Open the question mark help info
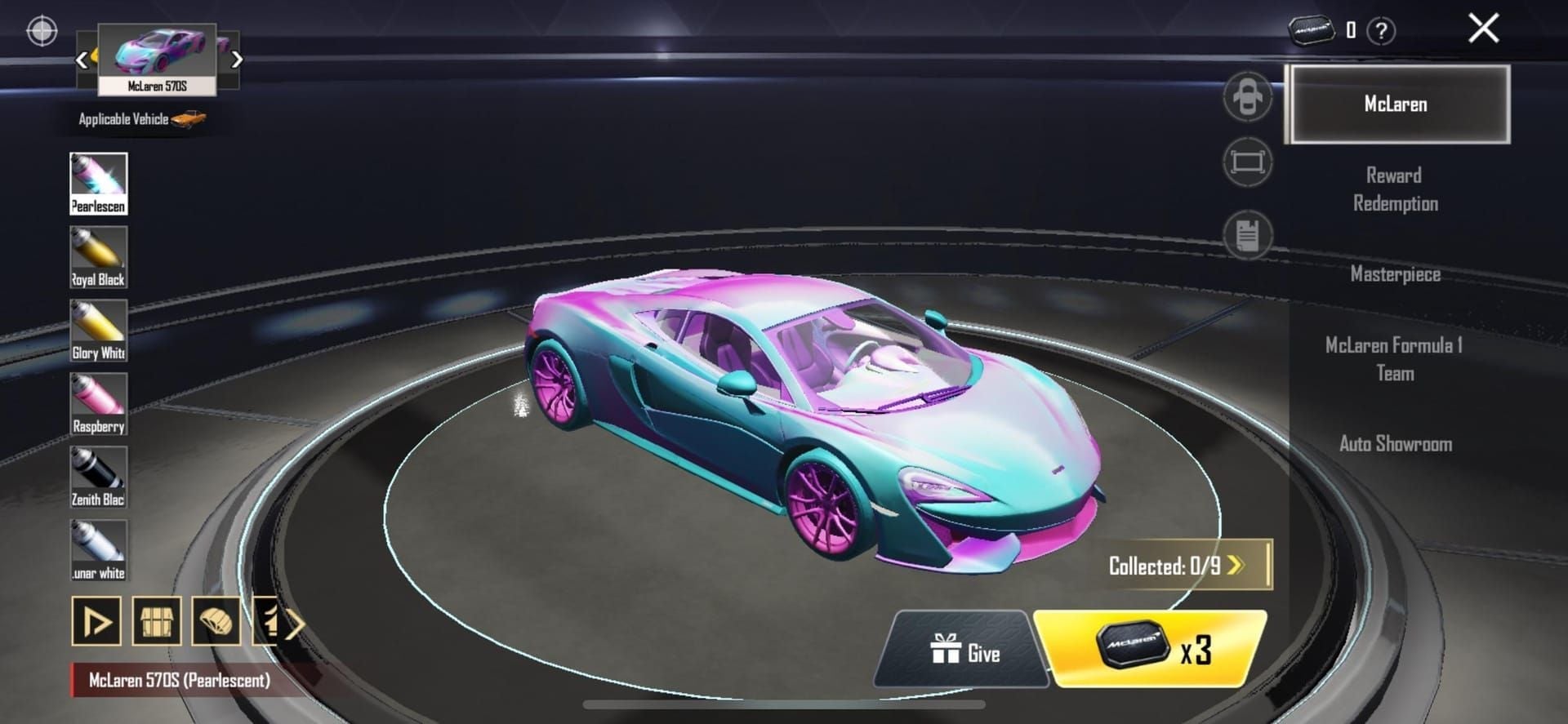This screenshot has width=1568, height=724. [1381, 32]
